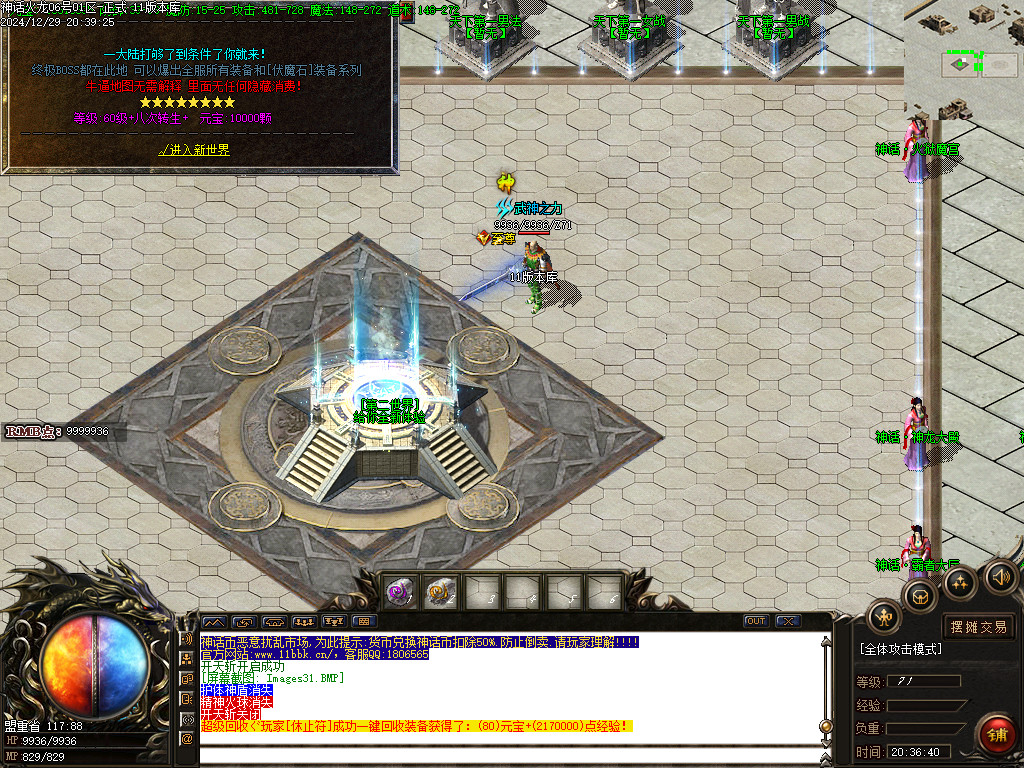1024x768 pixels.
Task: Open the treasure chest bag icon
Action: point(920,597)
